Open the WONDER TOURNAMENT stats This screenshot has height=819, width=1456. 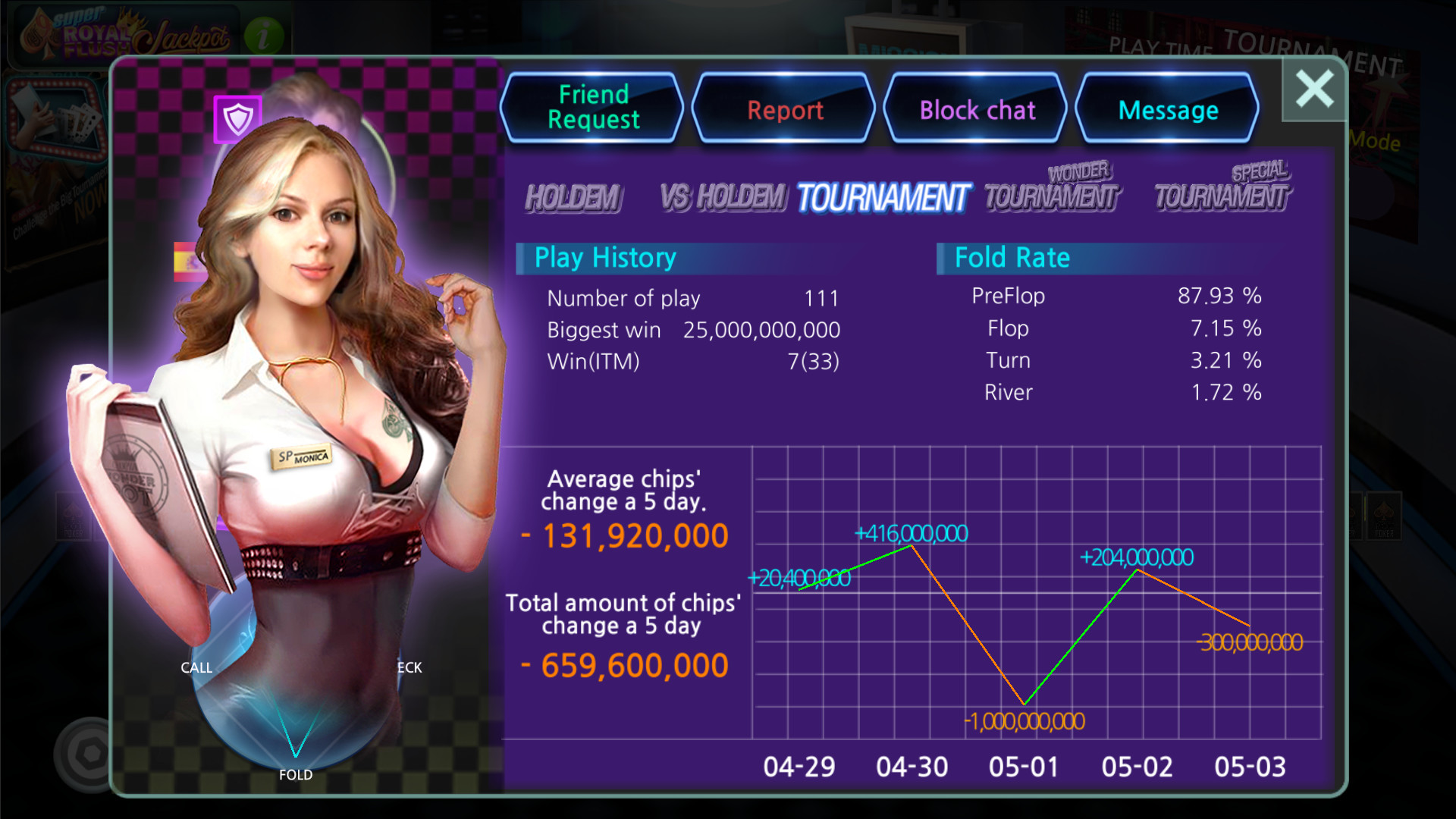[1052, 188]
